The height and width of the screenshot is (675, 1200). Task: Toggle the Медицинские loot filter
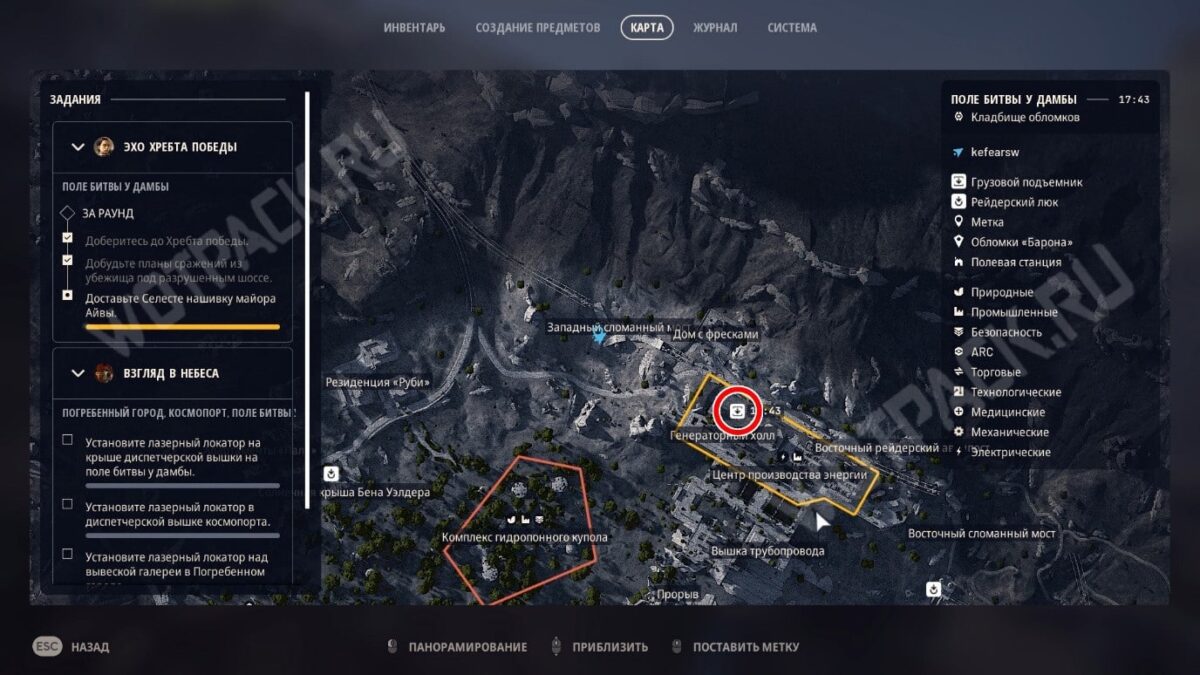tap(1008, 412)
